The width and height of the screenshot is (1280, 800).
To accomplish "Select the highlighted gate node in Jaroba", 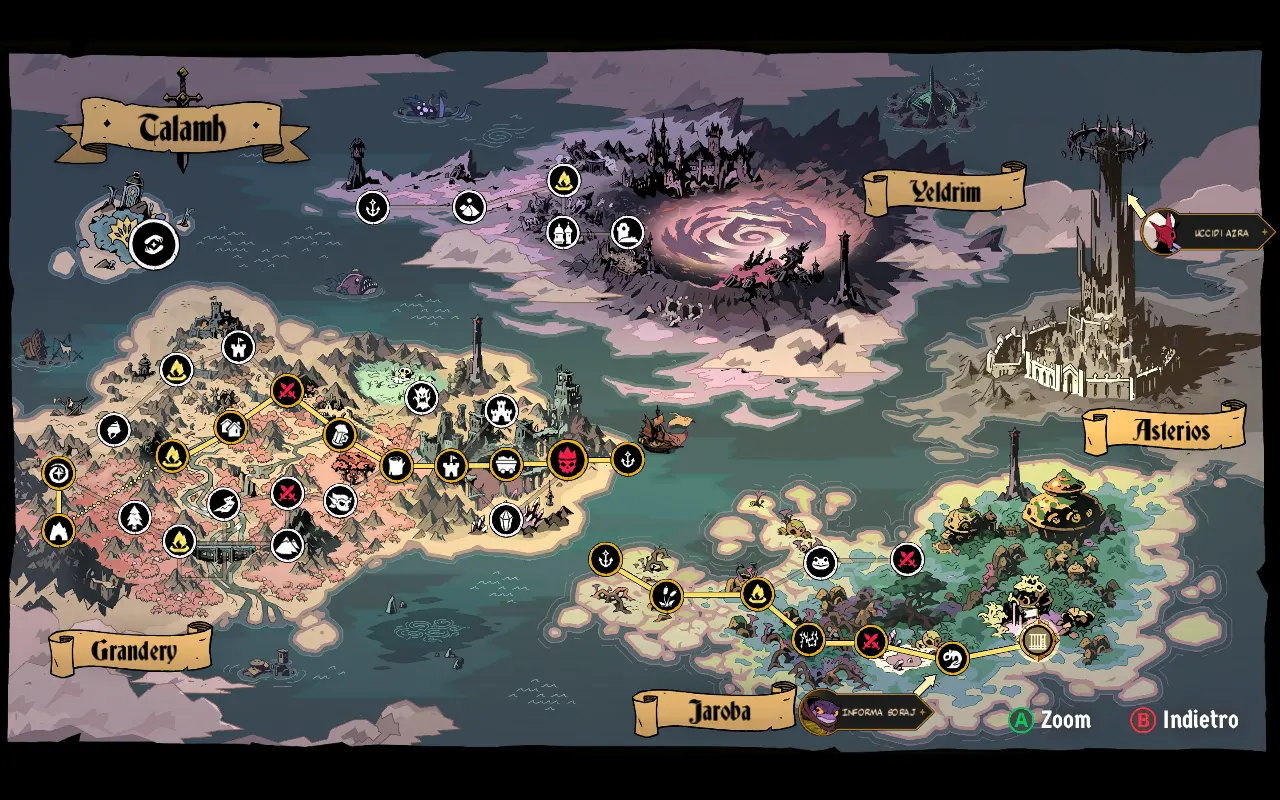I will (1038, 641).
